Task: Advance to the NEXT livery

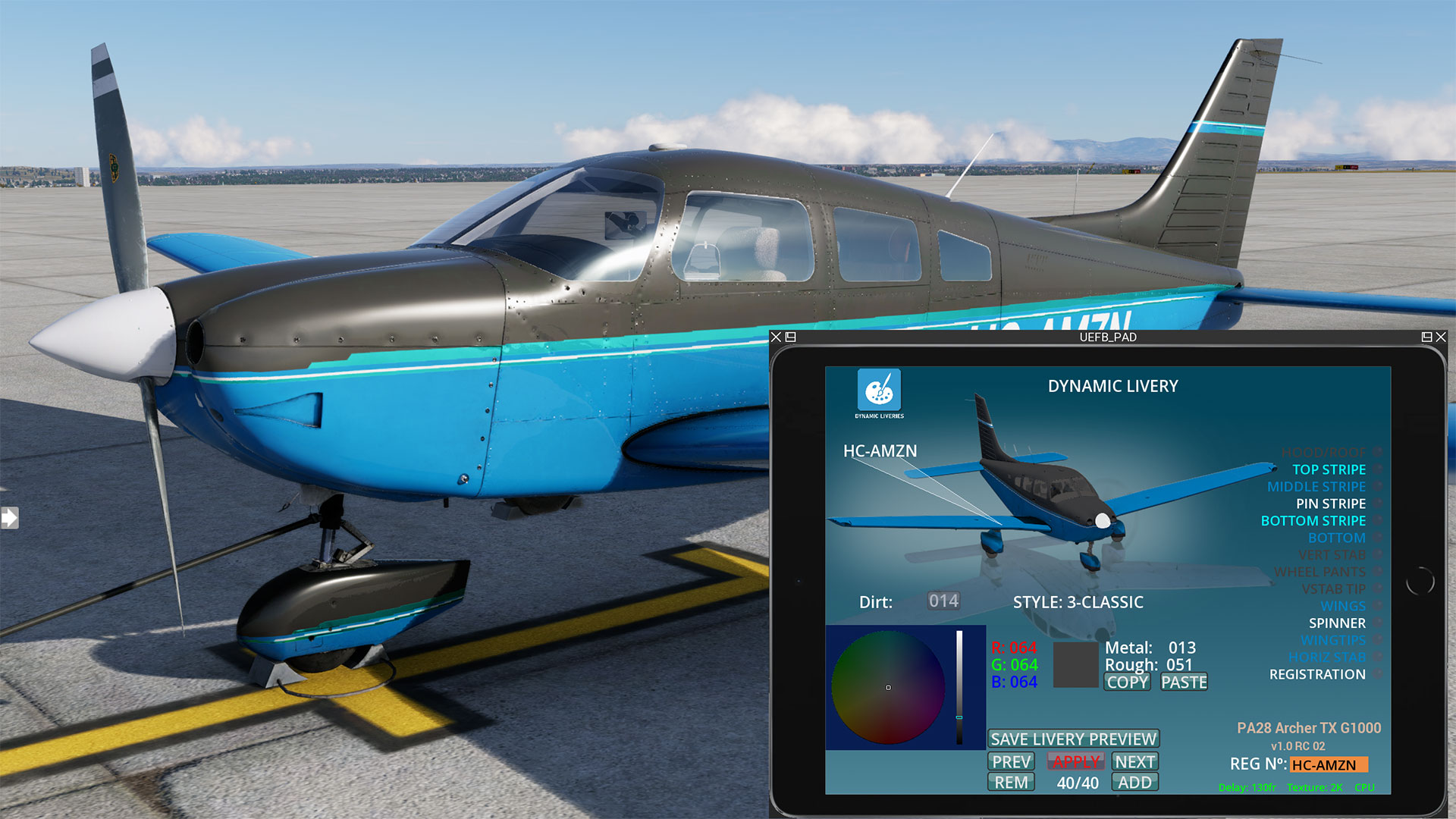Action: pos(1134,762)
